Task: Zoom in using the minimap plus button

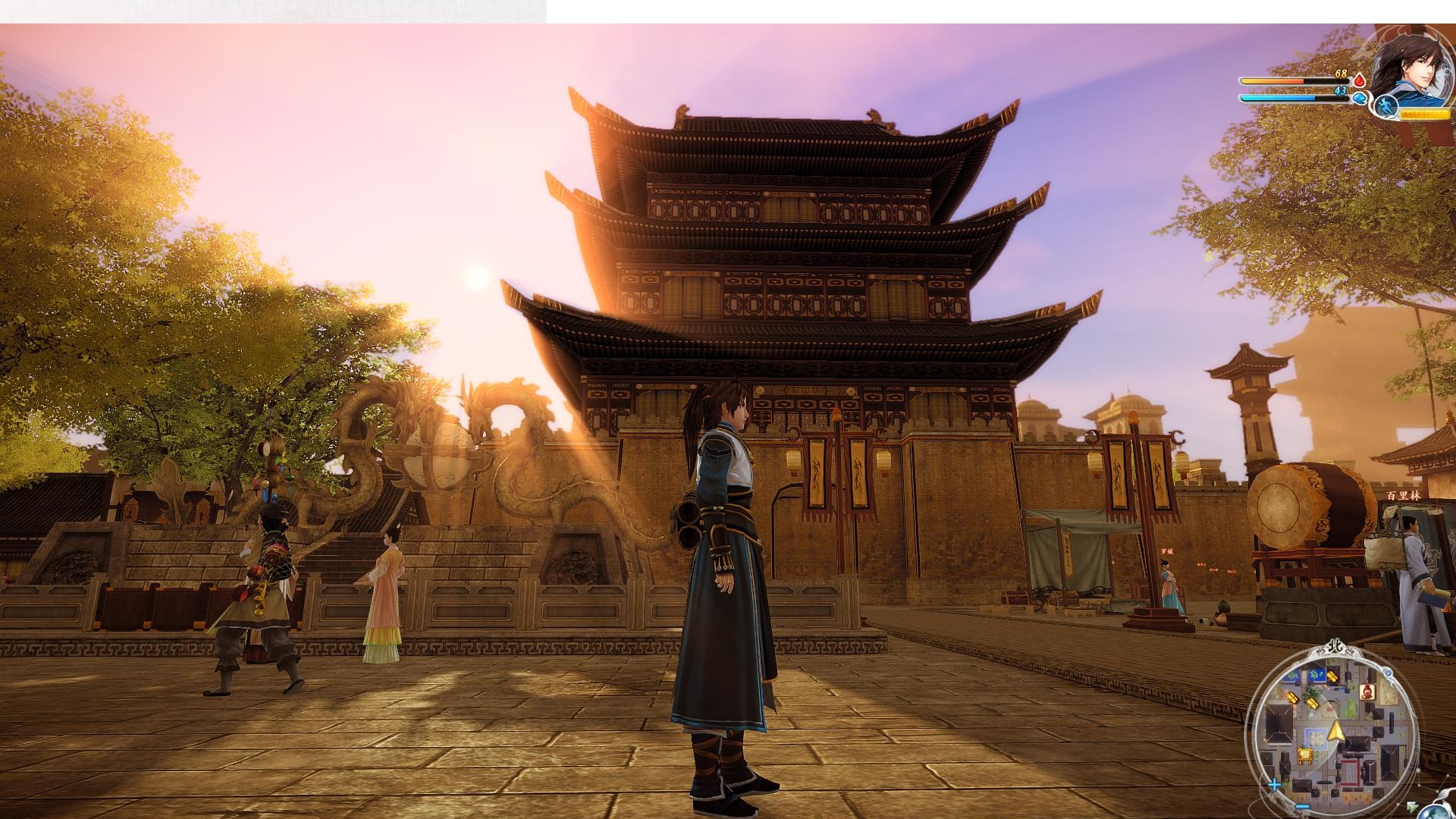Action: point(1275,784)
